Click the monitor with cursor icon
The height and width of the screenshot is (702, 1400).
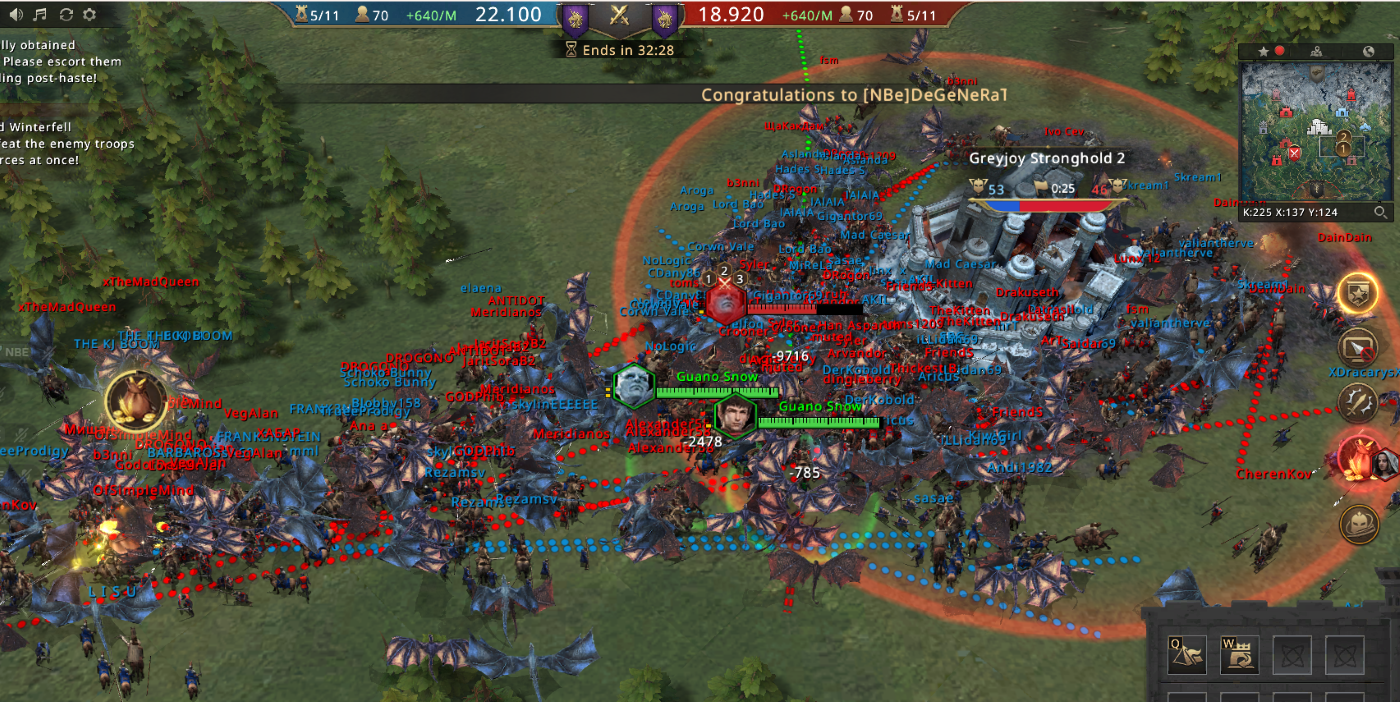[1358, 348]
